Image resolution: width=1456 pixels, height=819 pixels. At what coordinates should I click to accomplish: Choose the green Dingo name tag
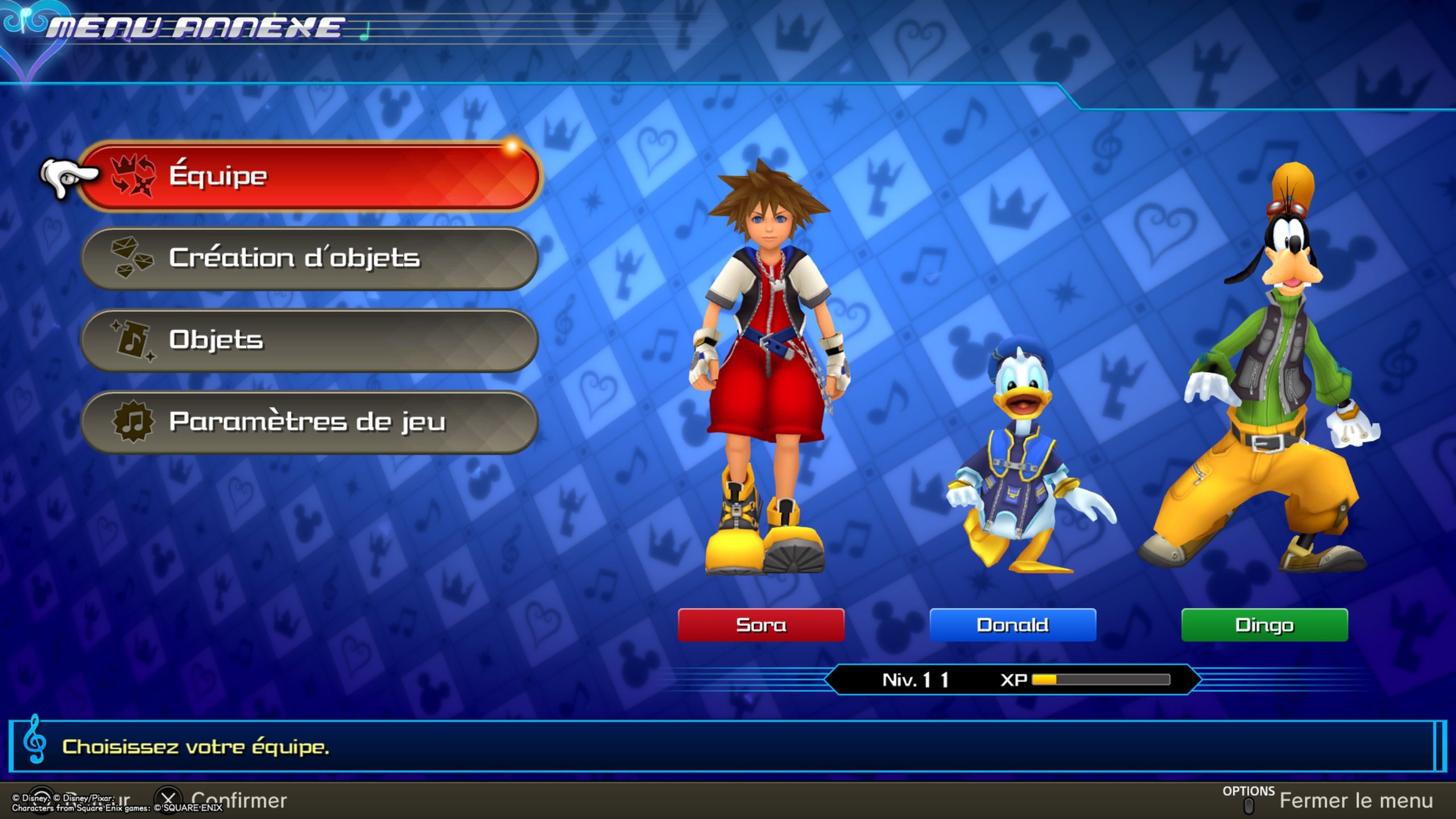1264,625
